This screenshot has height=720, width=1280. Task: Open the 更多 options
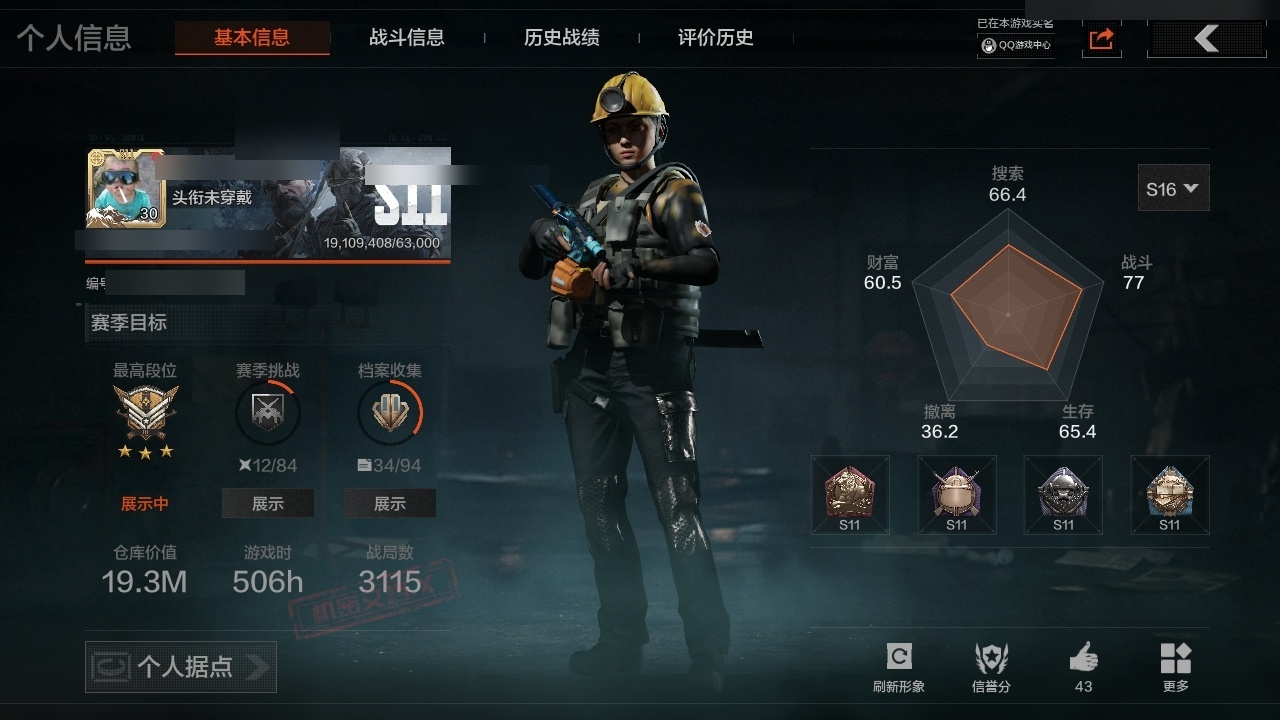pos(1176,666)
